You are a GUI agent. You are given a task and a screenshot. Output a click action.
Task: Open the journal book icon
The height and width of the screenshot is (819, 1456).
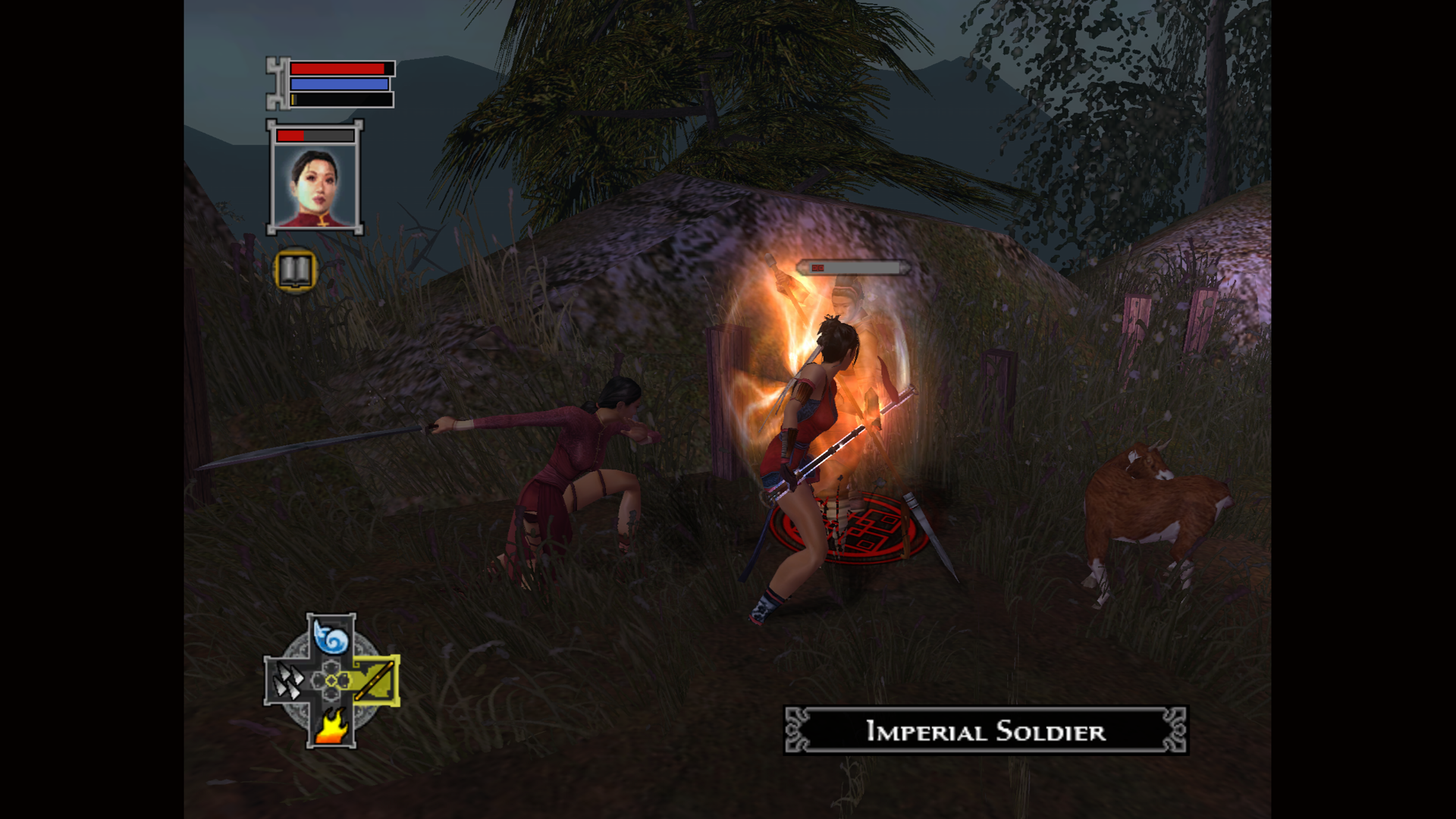(x=295, y=270)
